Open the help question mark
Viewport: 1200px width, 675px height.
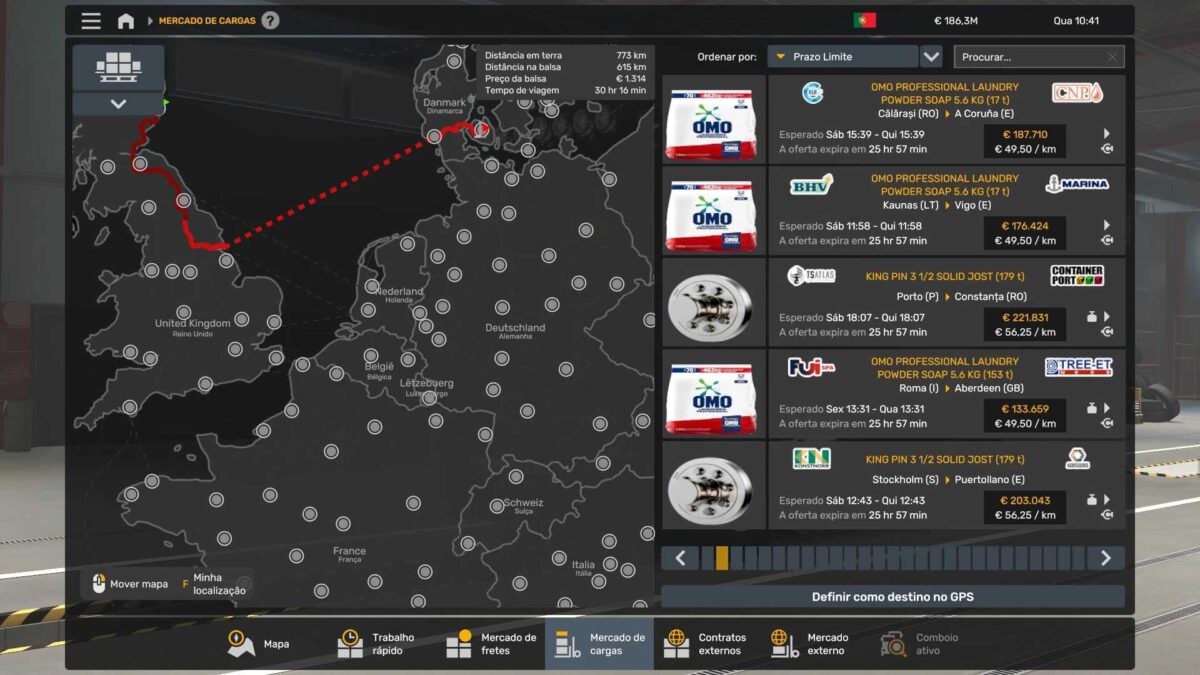(270, 21)
